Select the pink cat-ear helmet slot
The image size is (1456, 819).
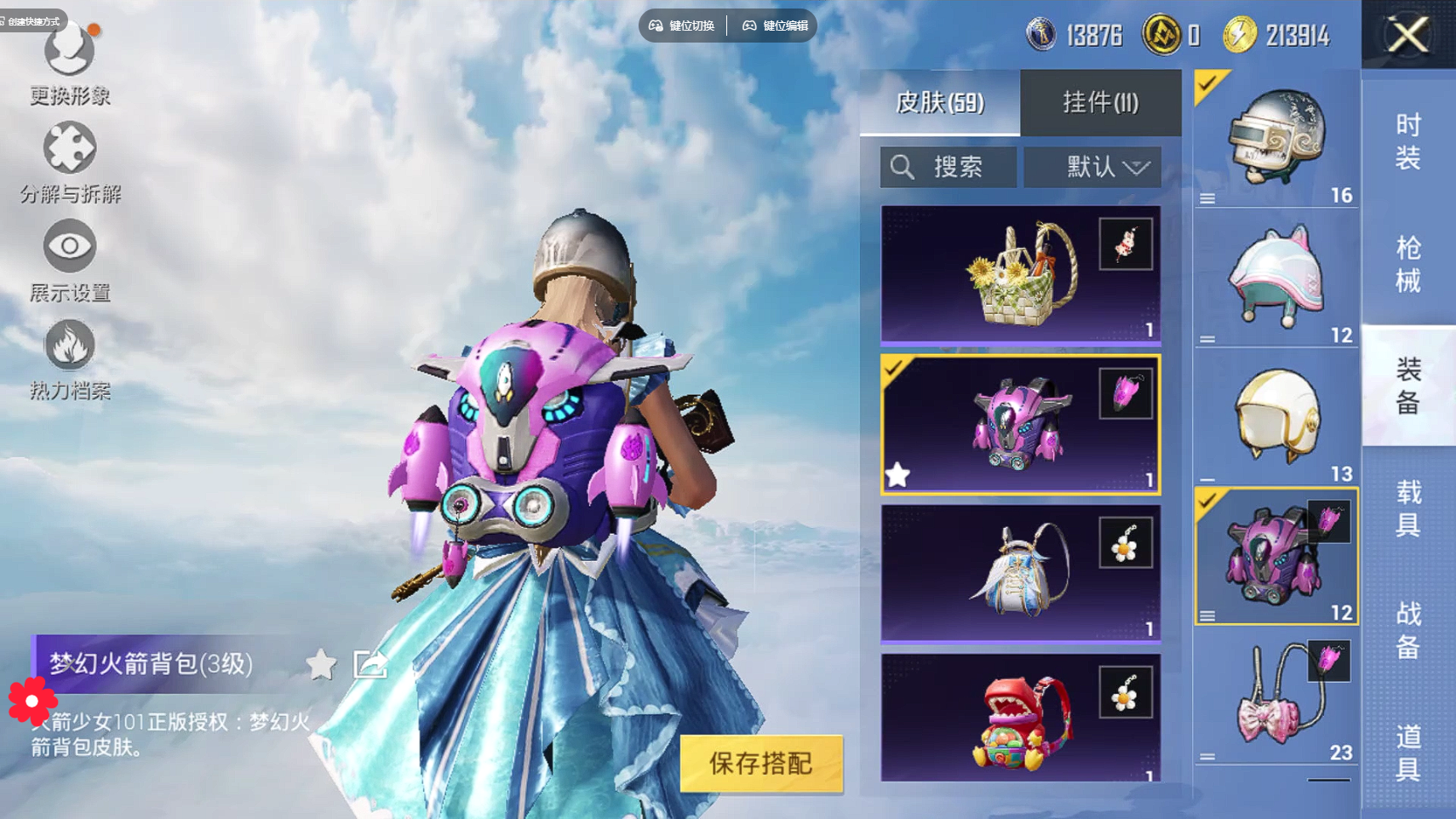(x=1275, y=278)
